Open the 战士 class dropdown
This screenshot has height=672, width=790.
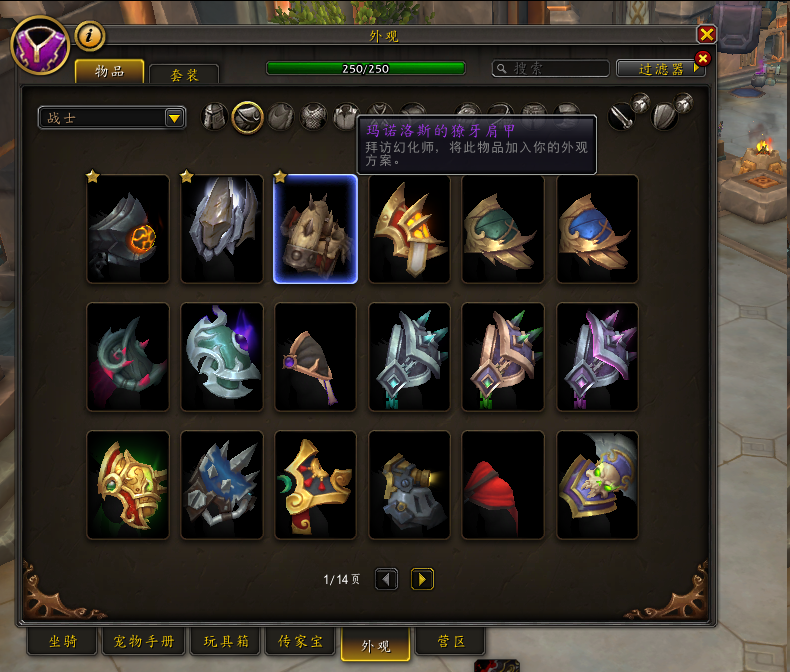tap(112, 118)
